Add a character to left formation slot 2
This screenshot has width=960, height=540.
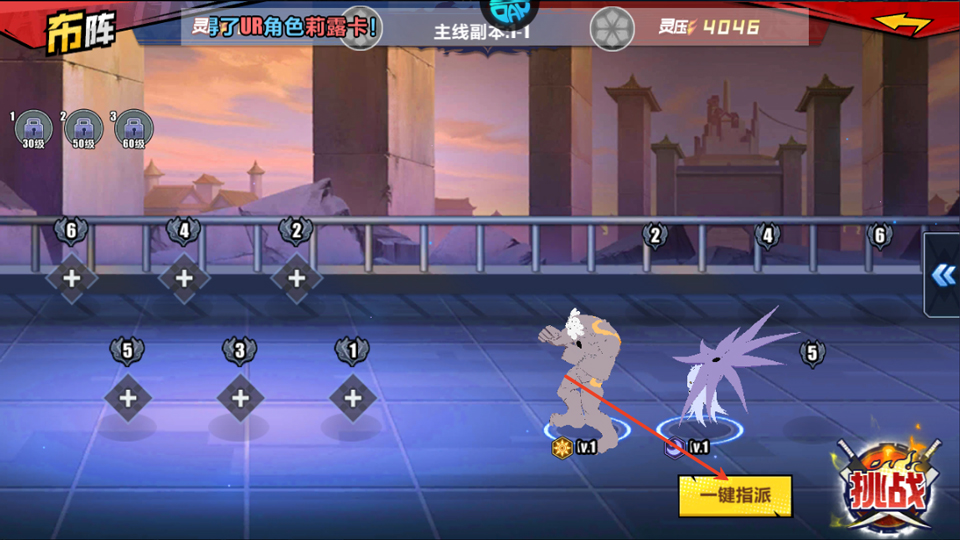click(296, 279)
